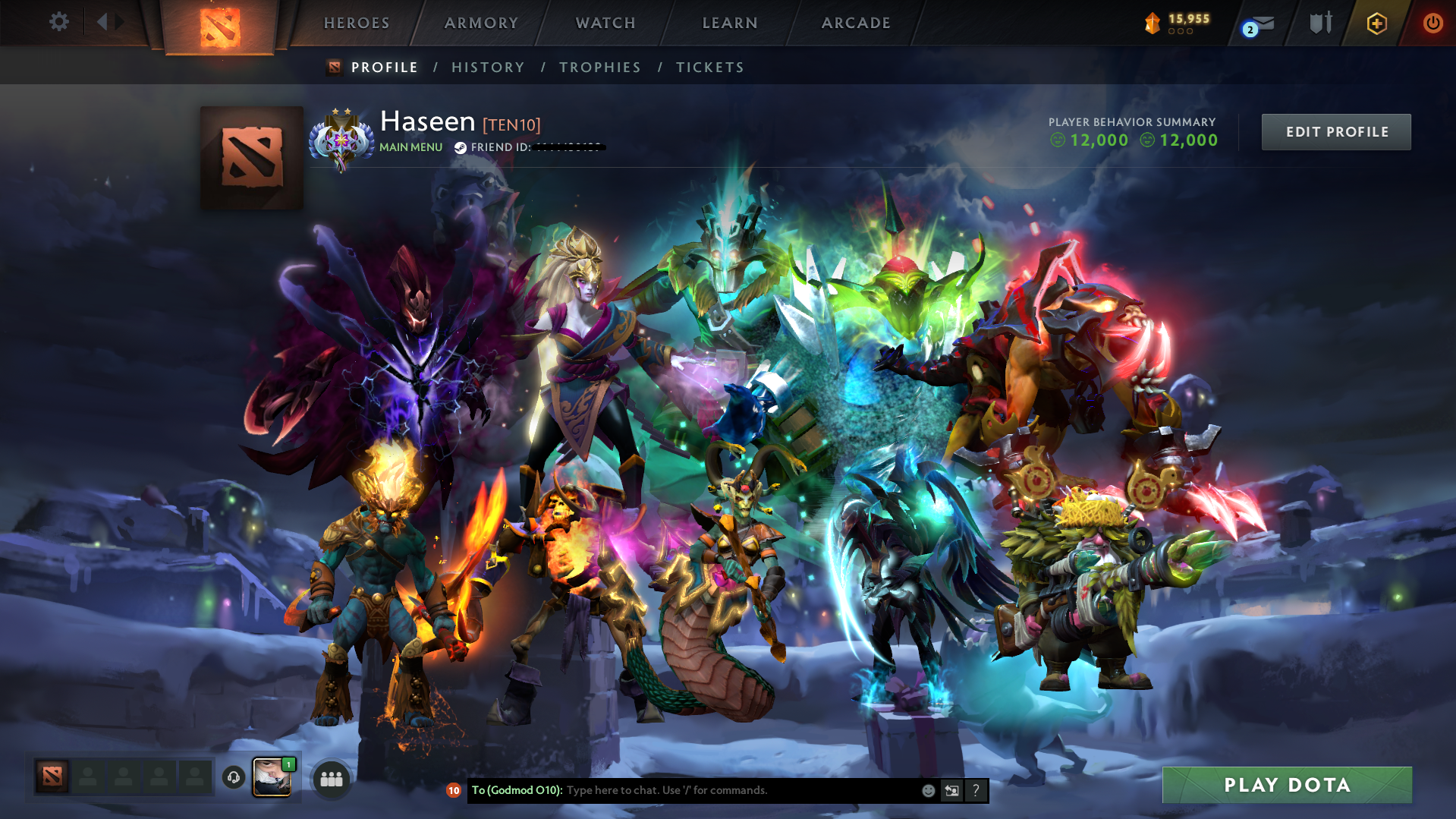The image size is (1456, 819).
Task: Switch to the HISTORY tab
Action: click(x=488, y=67)
